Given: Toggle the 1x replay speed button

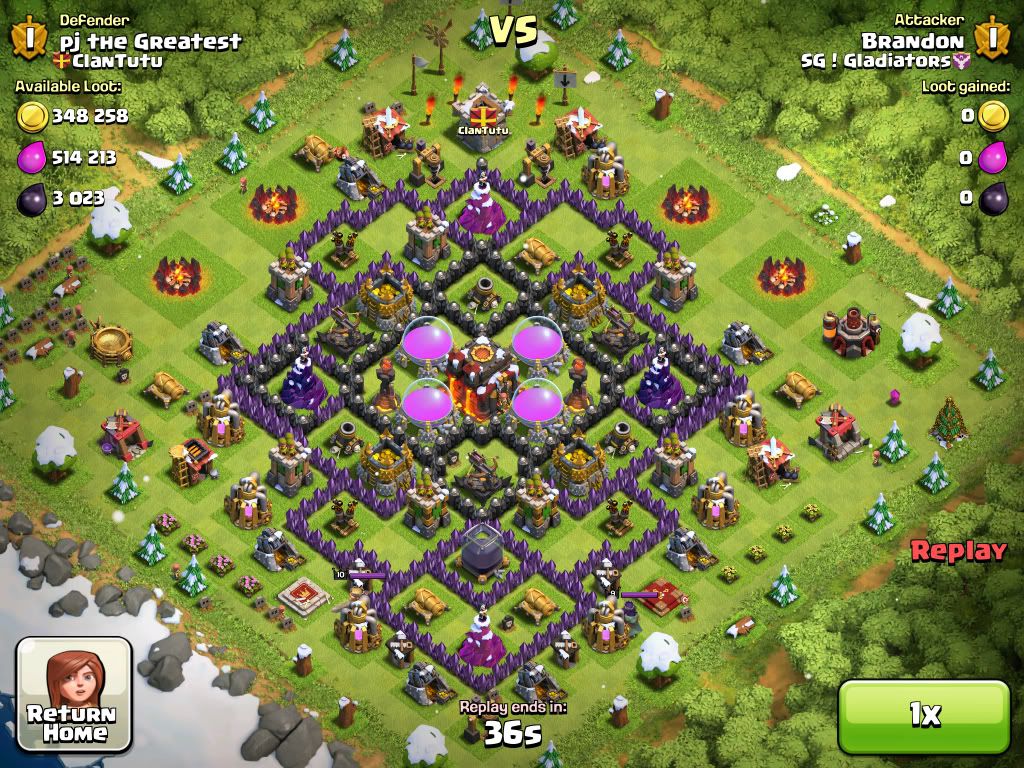Looking at the screenshot, I should (x=924, y=714).
